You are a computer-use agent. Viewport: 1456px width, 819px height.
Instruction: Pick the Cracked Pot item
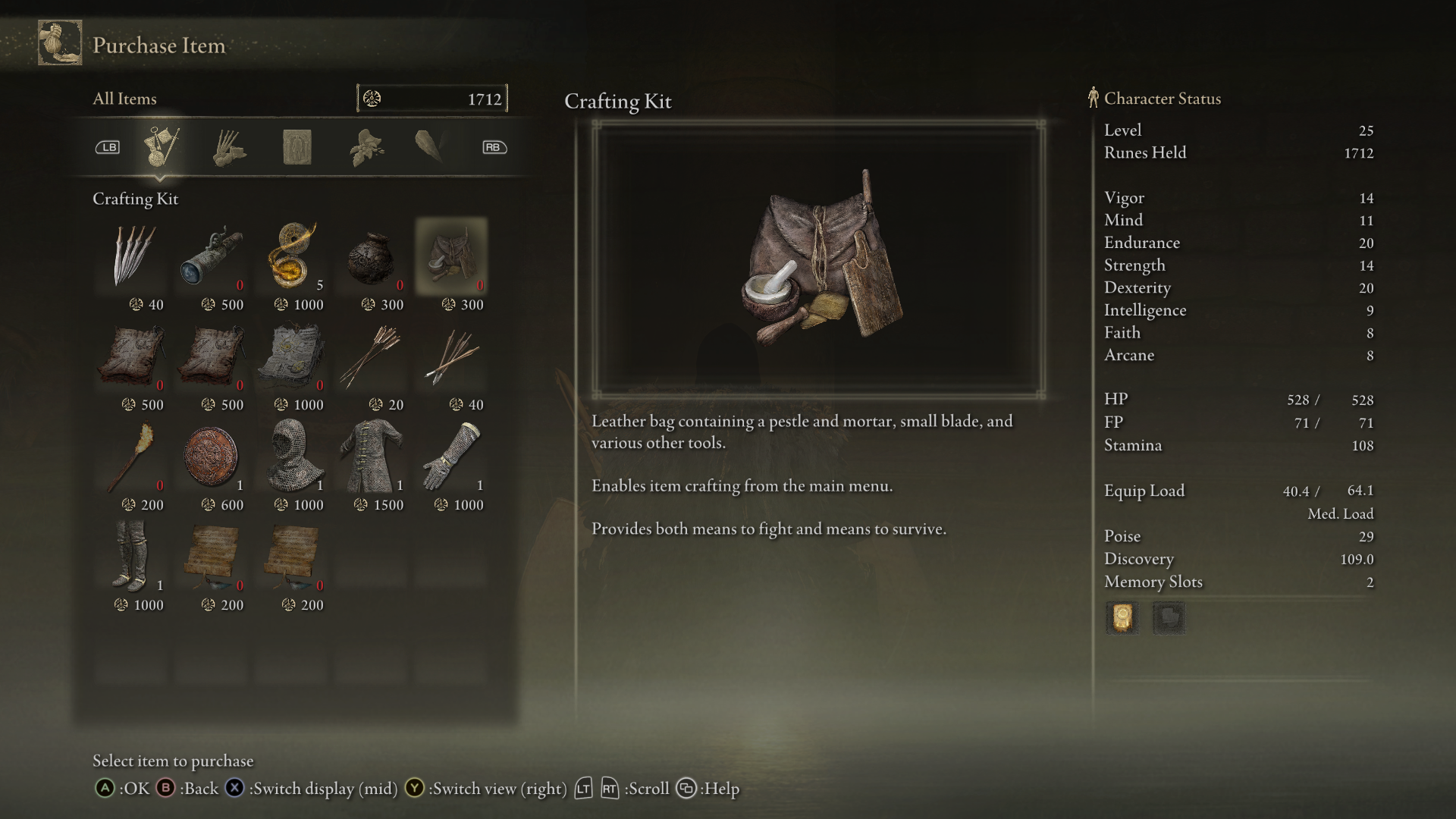(x=372, y=256)
